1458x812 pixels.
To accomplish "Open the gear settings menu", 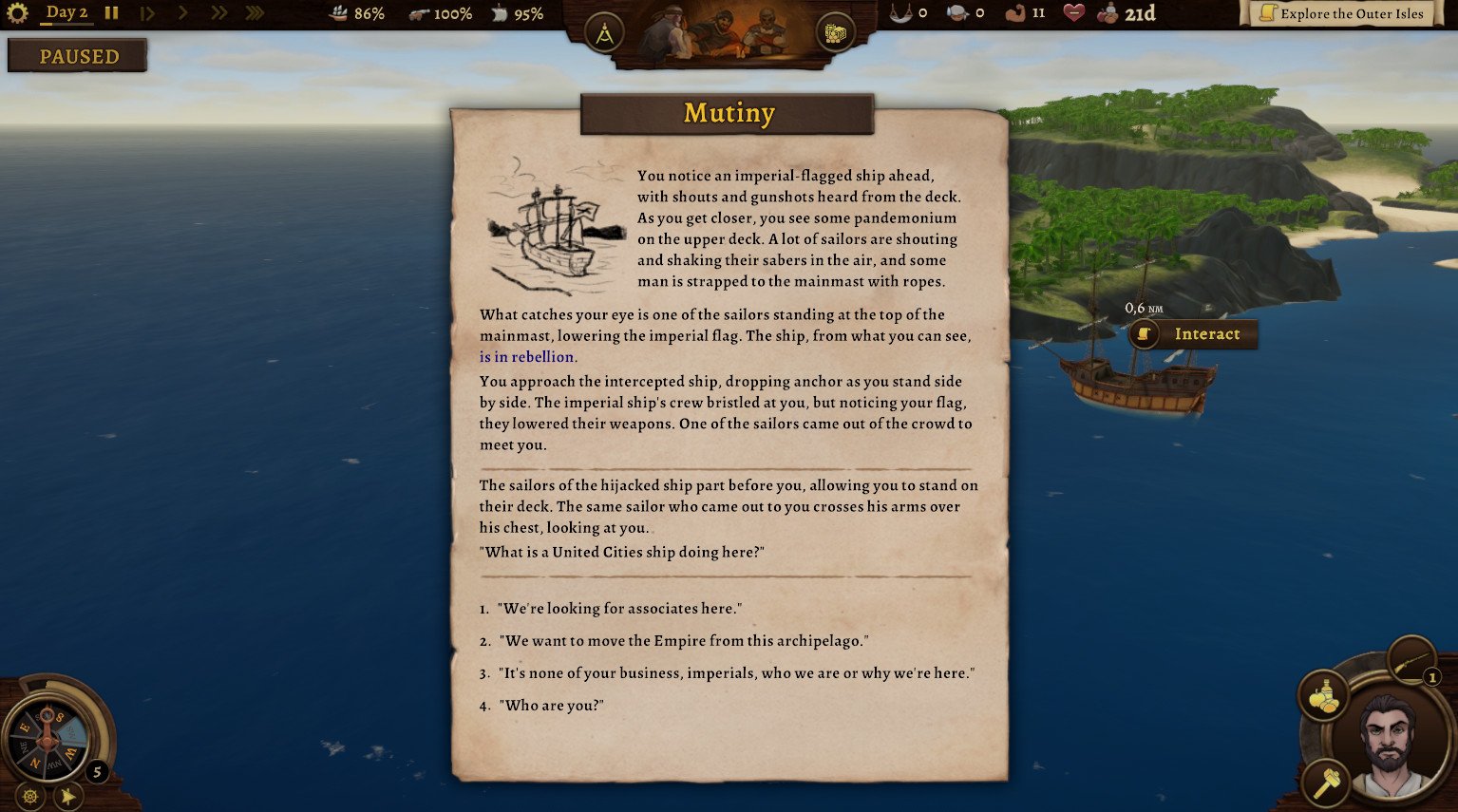I will click(x=17, y=13).
